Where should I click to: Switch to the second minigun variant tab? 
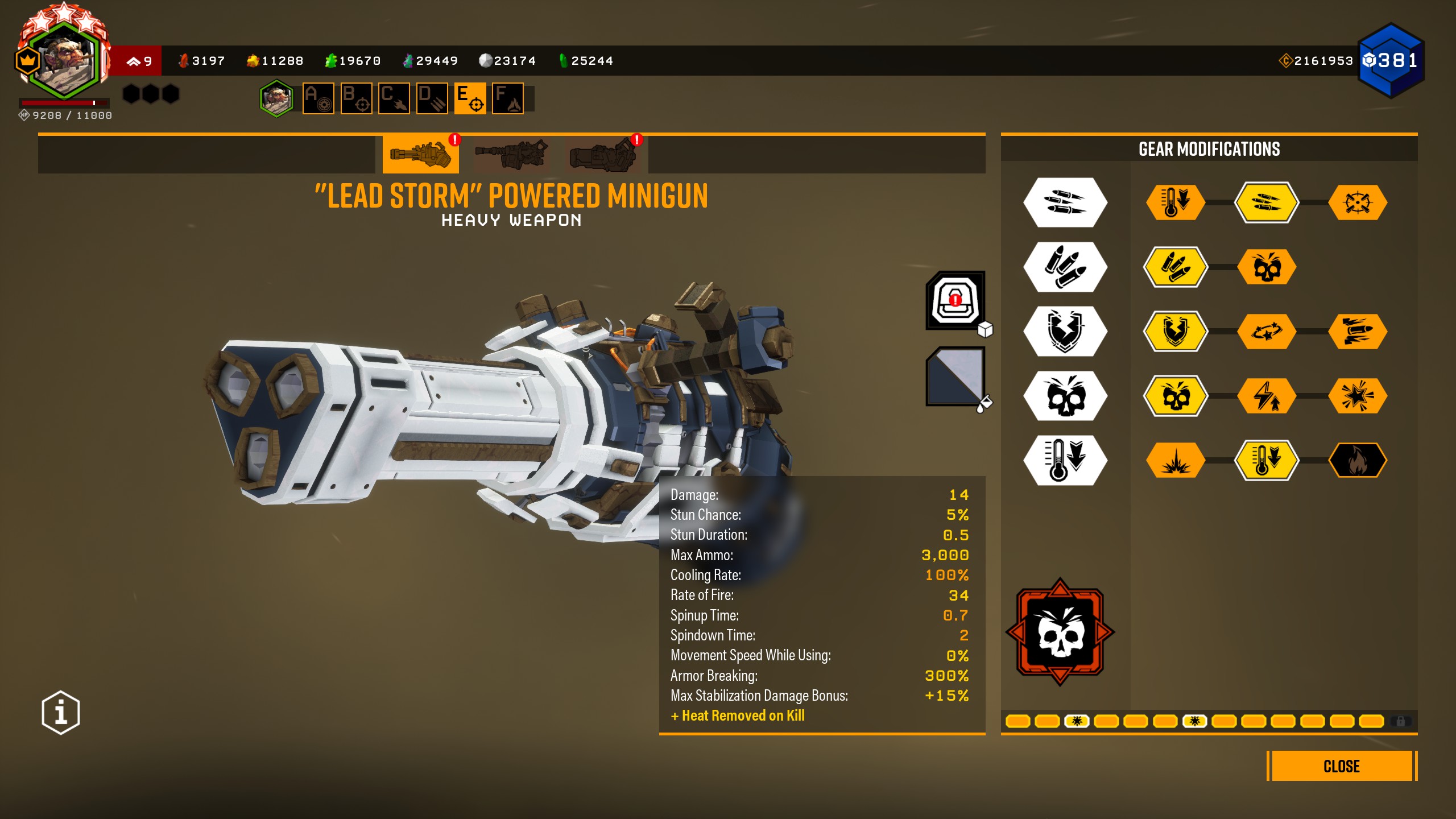(511, 154)
